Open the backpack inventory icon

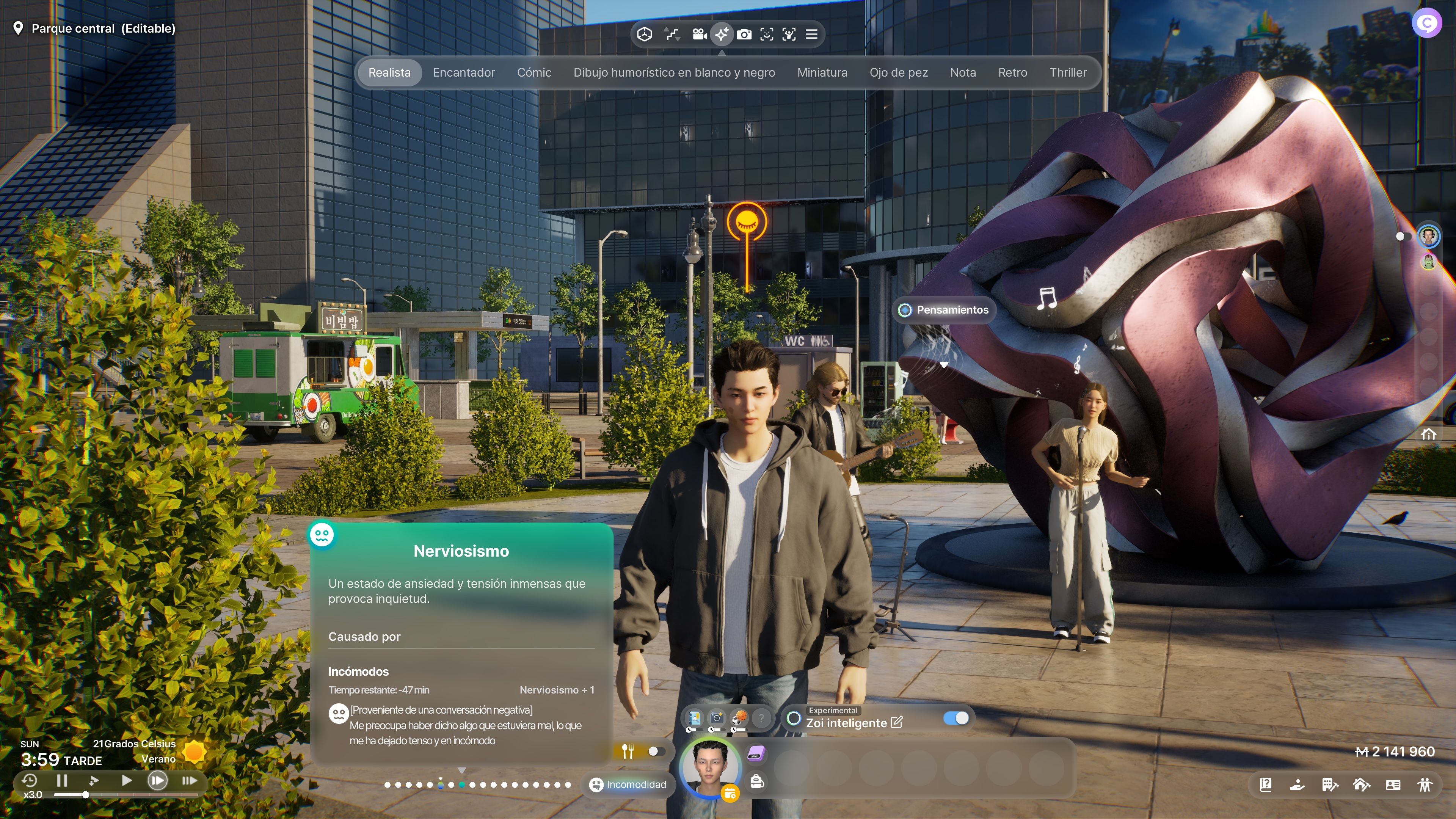click(757, 781)
